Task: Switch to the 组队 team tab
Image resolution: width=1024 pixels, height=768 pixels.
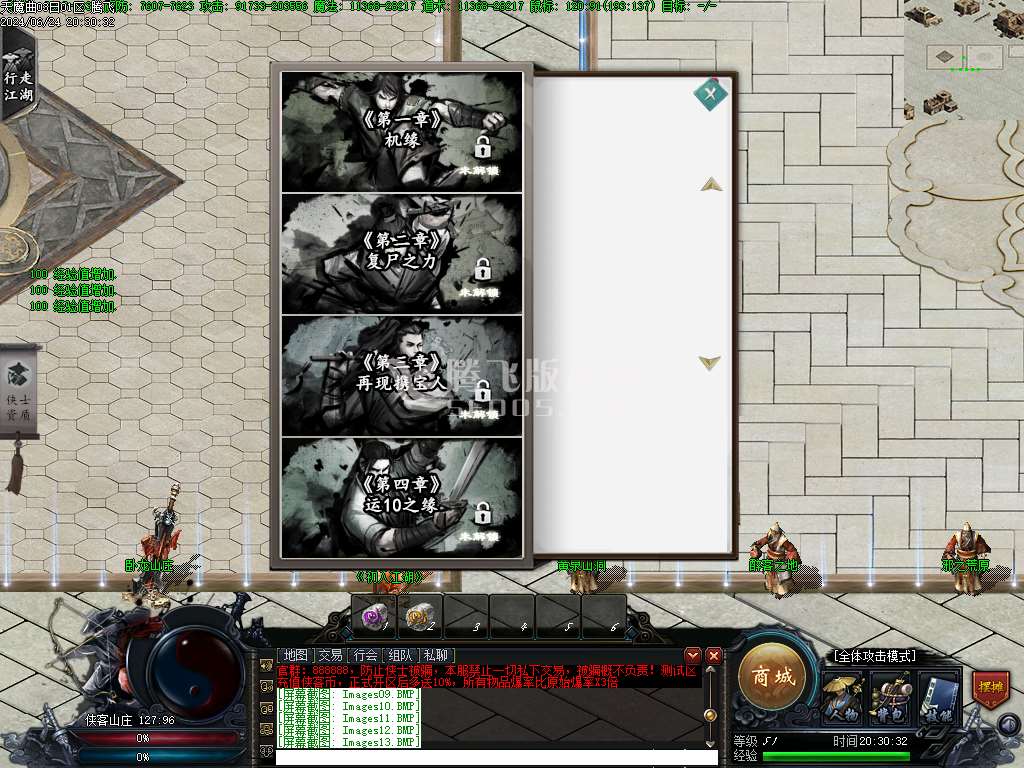Action: coord(401,655)
